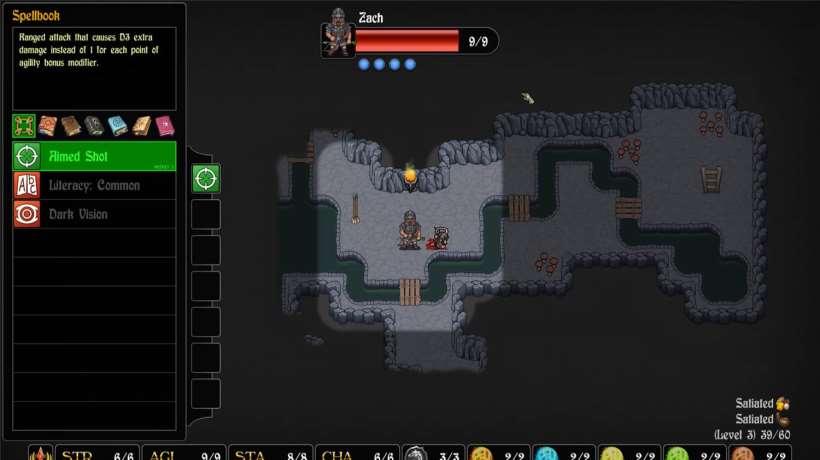Select the Literacy: Common skill entry
This screenshot has height=460, width=820.
point(94,185)
